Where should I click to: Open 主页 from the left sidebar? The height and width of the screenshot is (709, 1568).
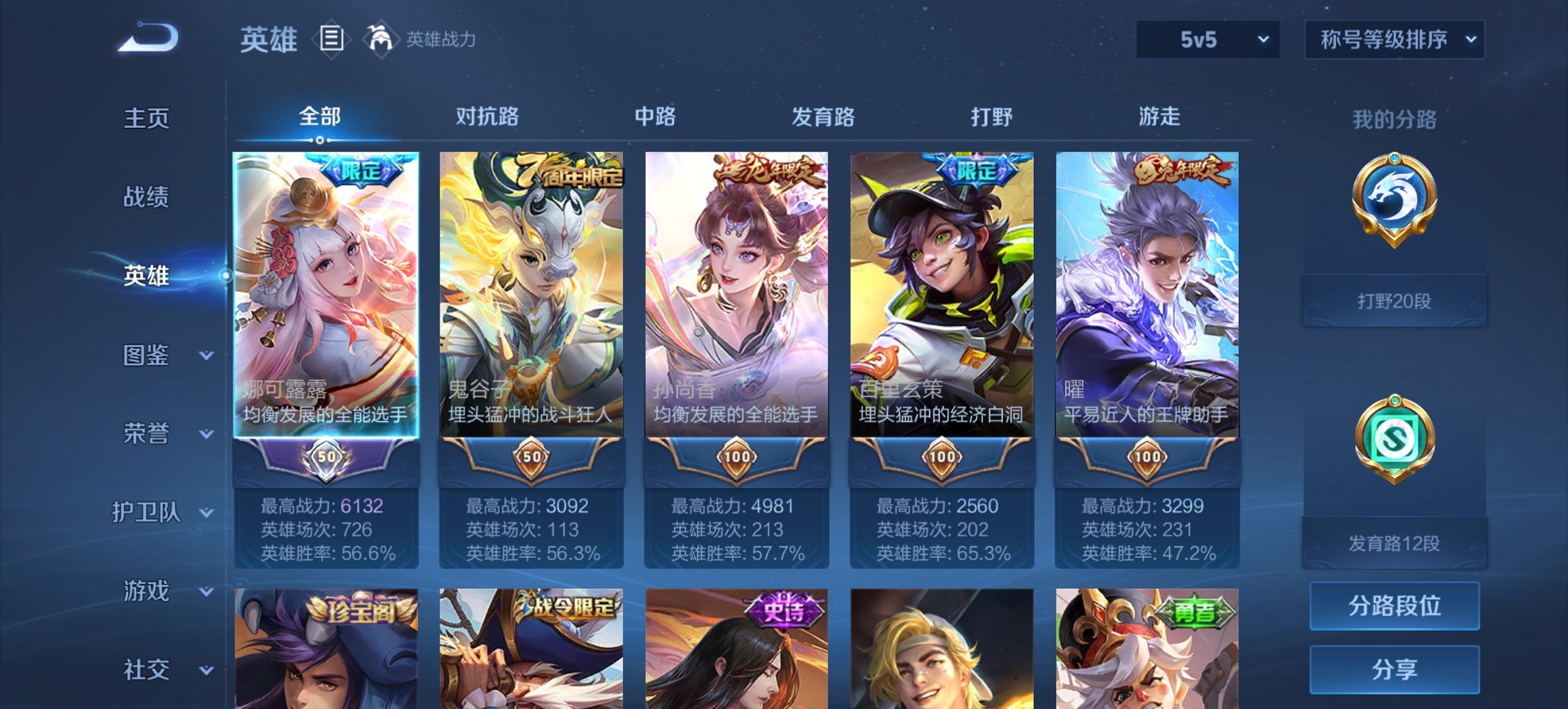tap(146, 118)
